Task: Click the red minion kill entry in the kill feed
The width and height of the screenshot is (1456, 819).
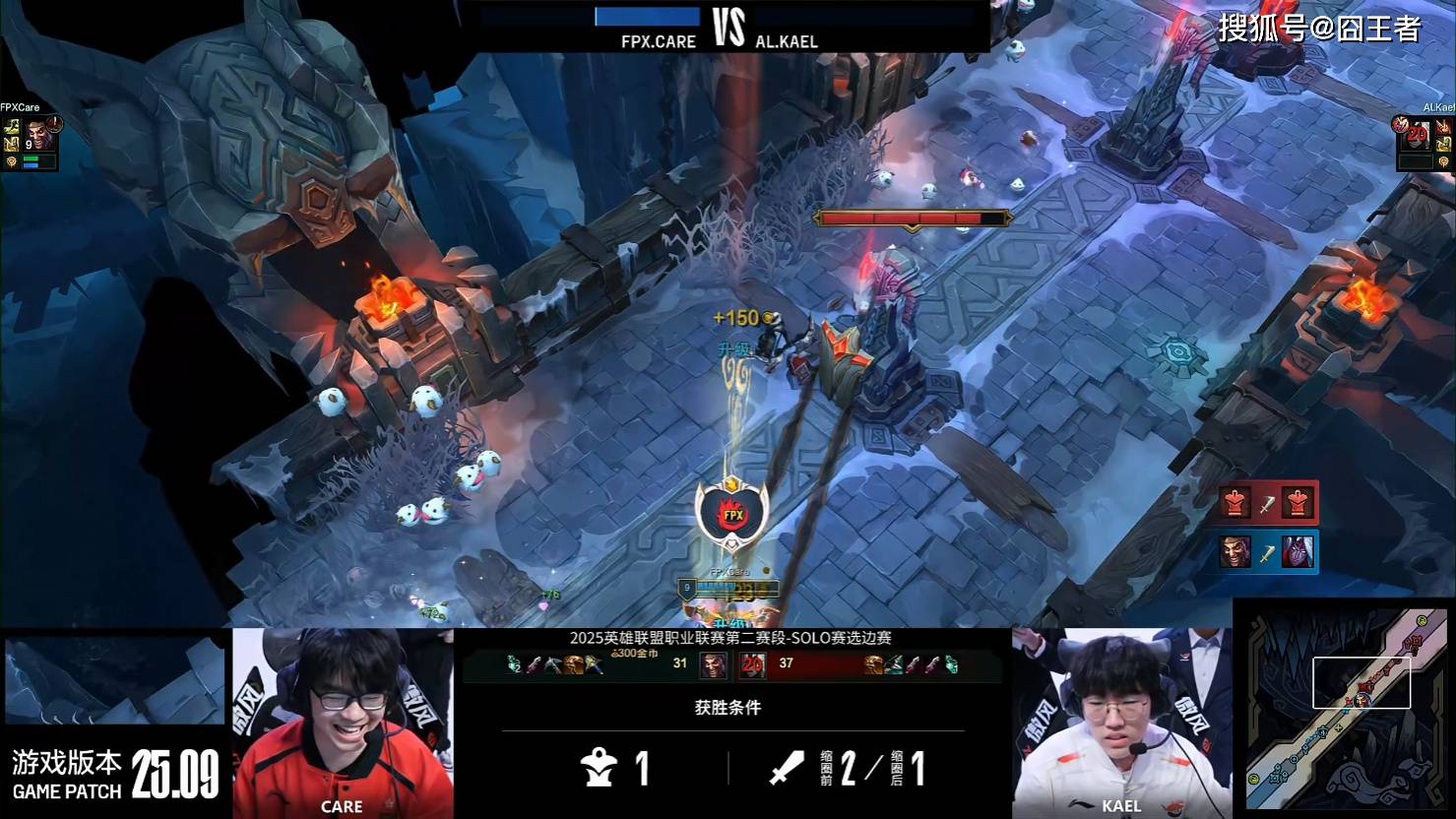Action: pyautogui.click(x=1267, y=503)
